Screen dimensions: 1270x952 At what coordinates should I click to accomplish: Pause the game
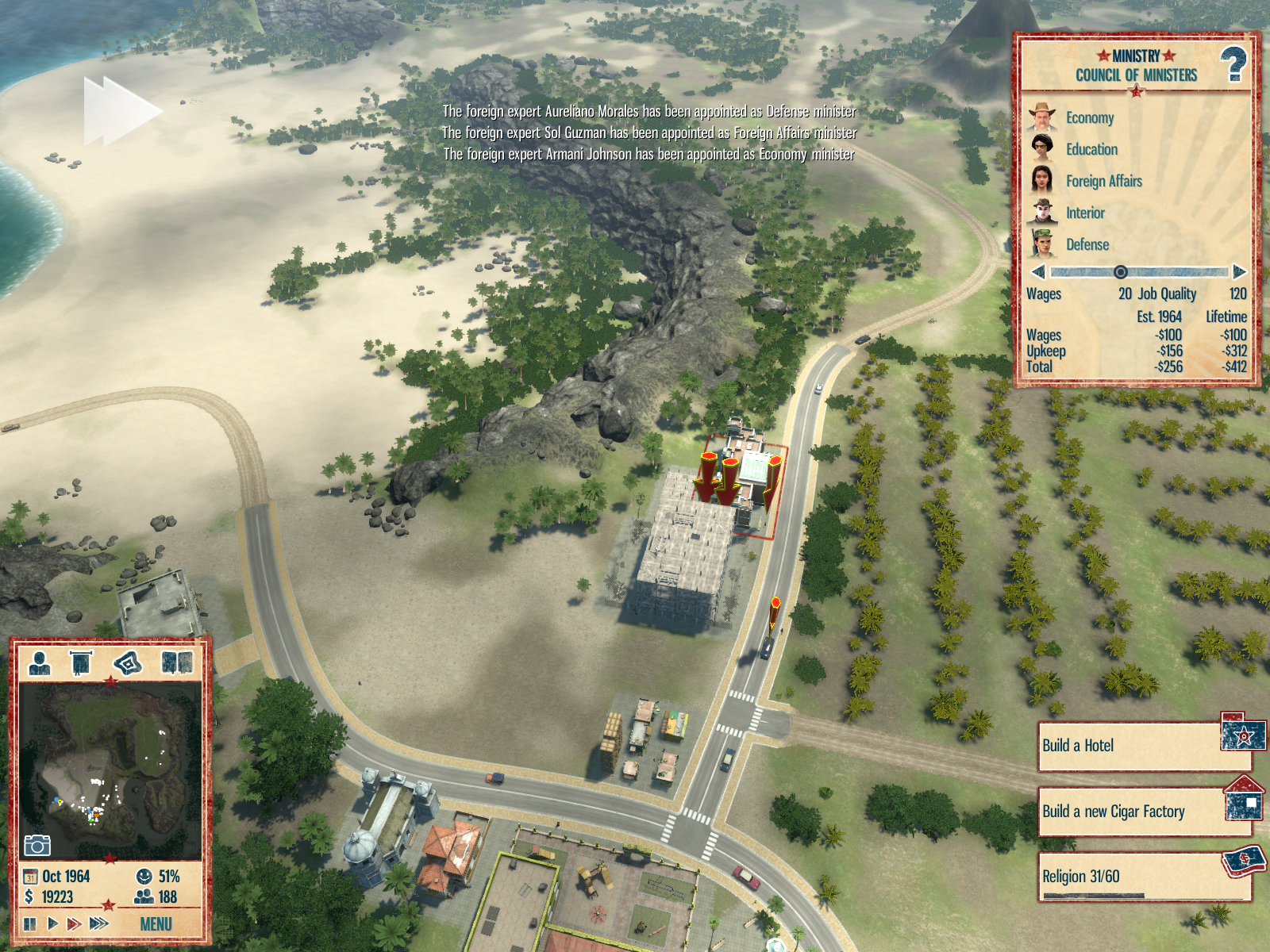click(x=30, y=923)
